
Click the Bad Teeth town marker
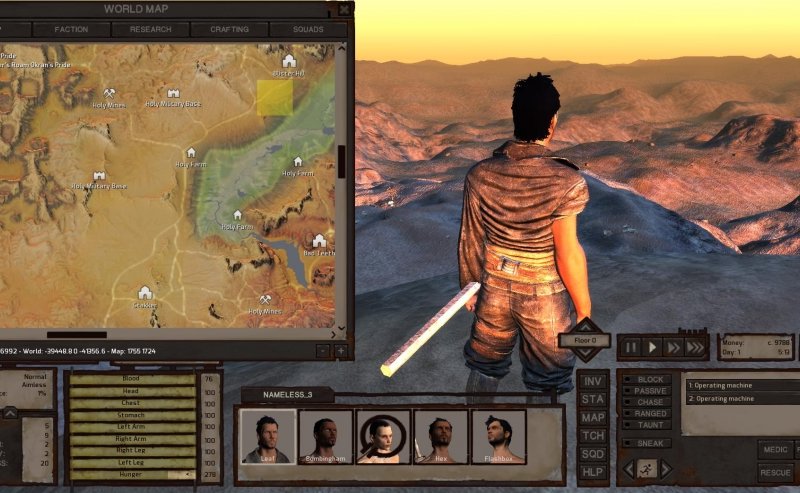click(x=319, y=241)
